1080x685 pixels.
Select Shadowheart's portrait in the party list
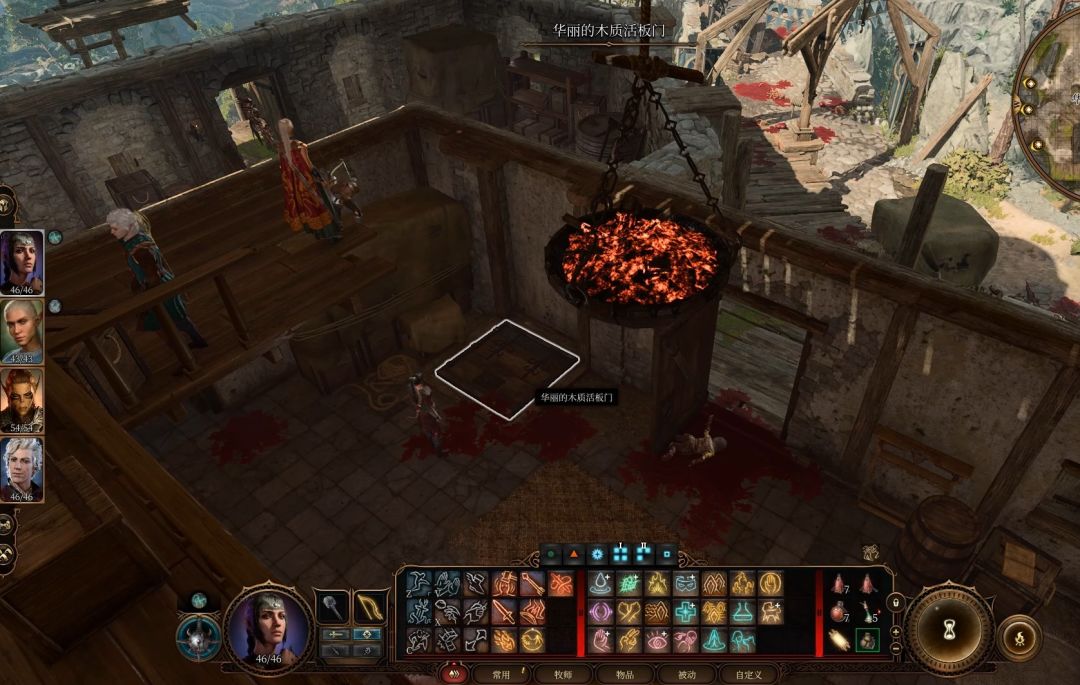pos(21,261)
